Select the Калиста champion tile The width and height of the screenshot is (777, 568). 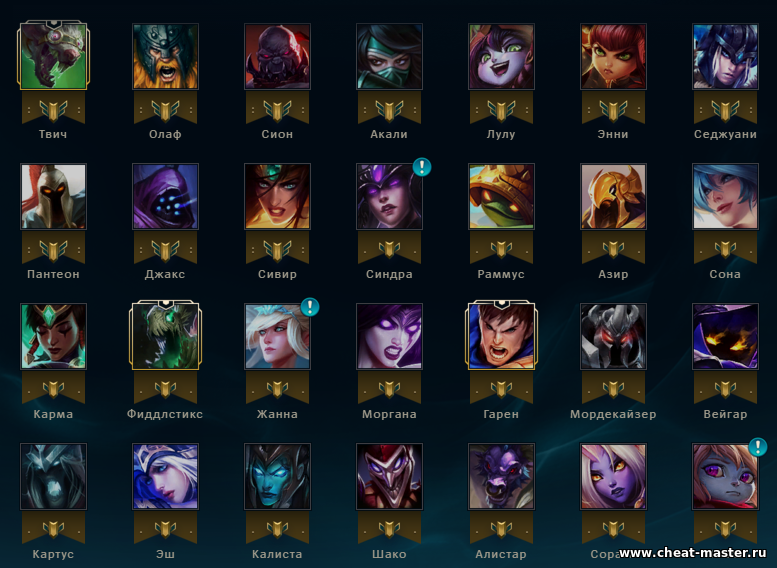[x=277, y=477]
